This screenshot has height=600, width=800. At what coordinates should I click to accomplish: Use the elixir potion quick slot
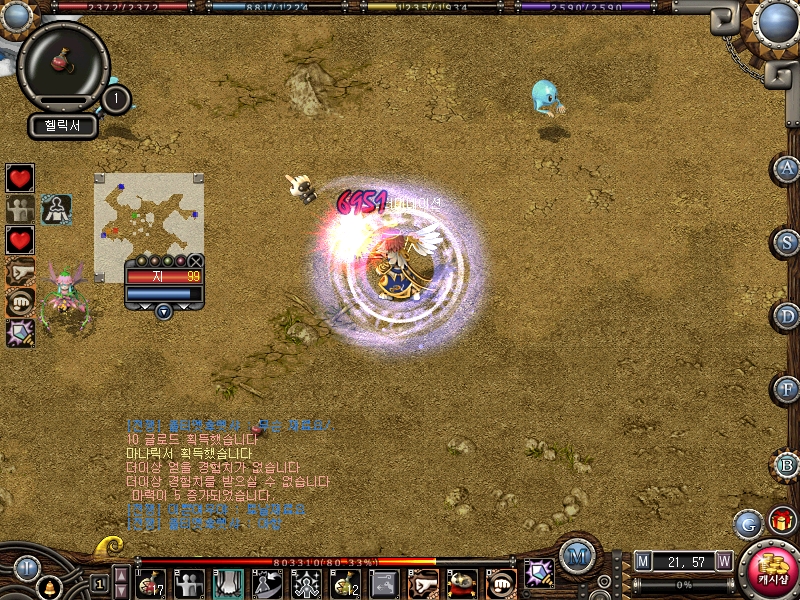point(63,62)
